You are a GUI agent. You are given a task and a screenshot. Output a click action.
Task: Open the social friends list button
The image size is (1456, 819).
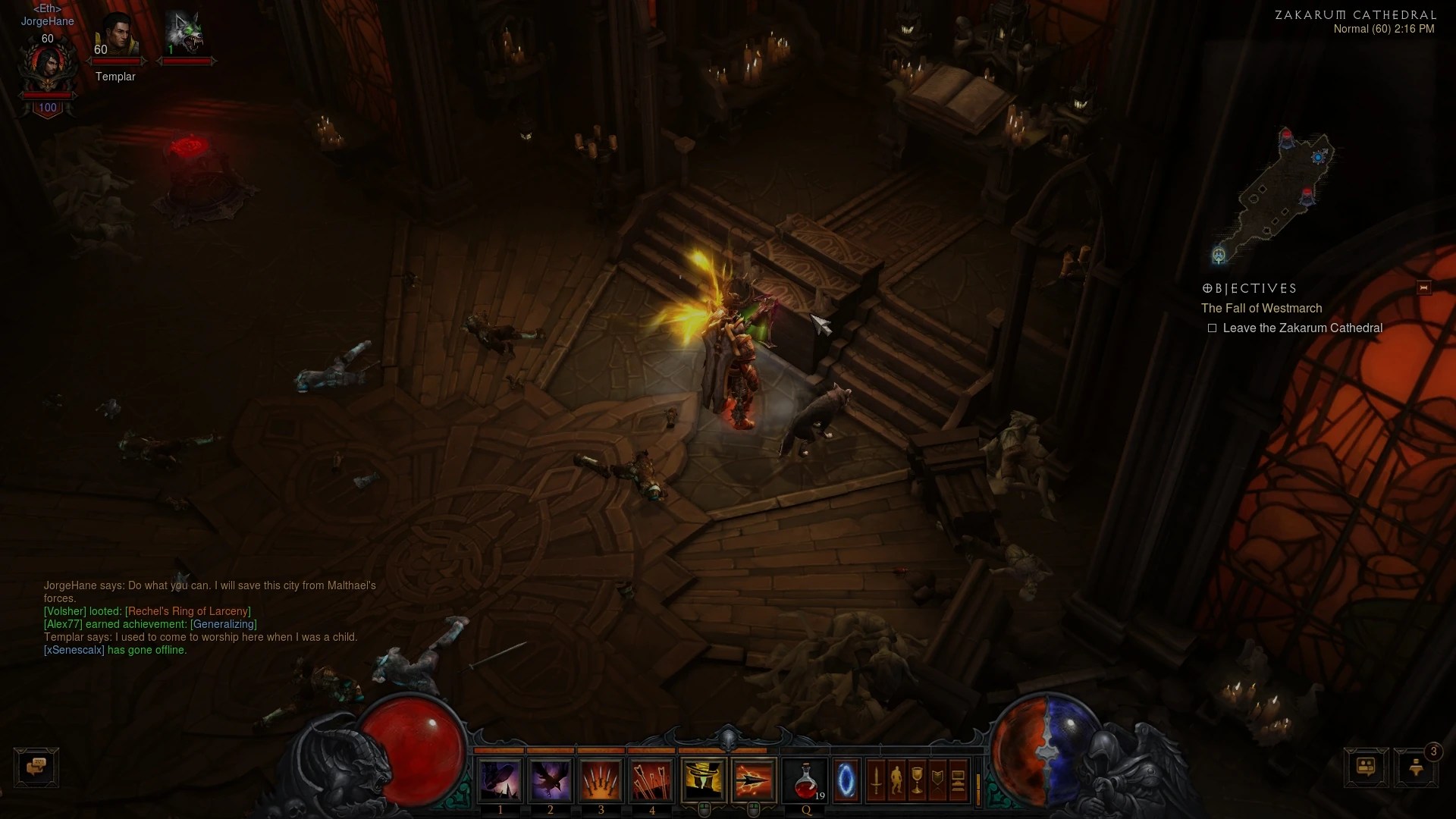(x=1366, y=767)
